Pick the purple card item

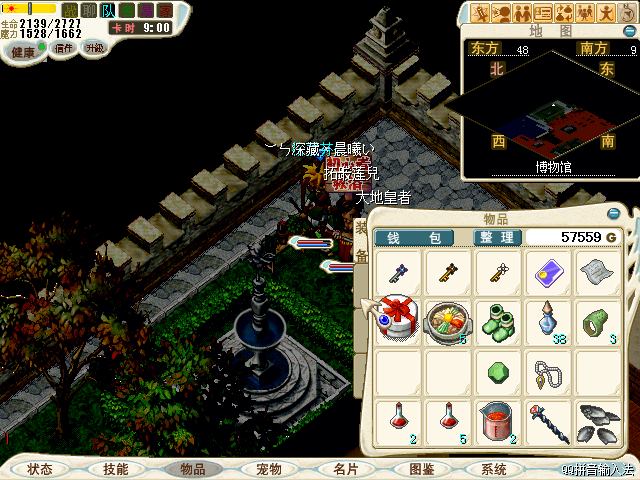point(546,270)
